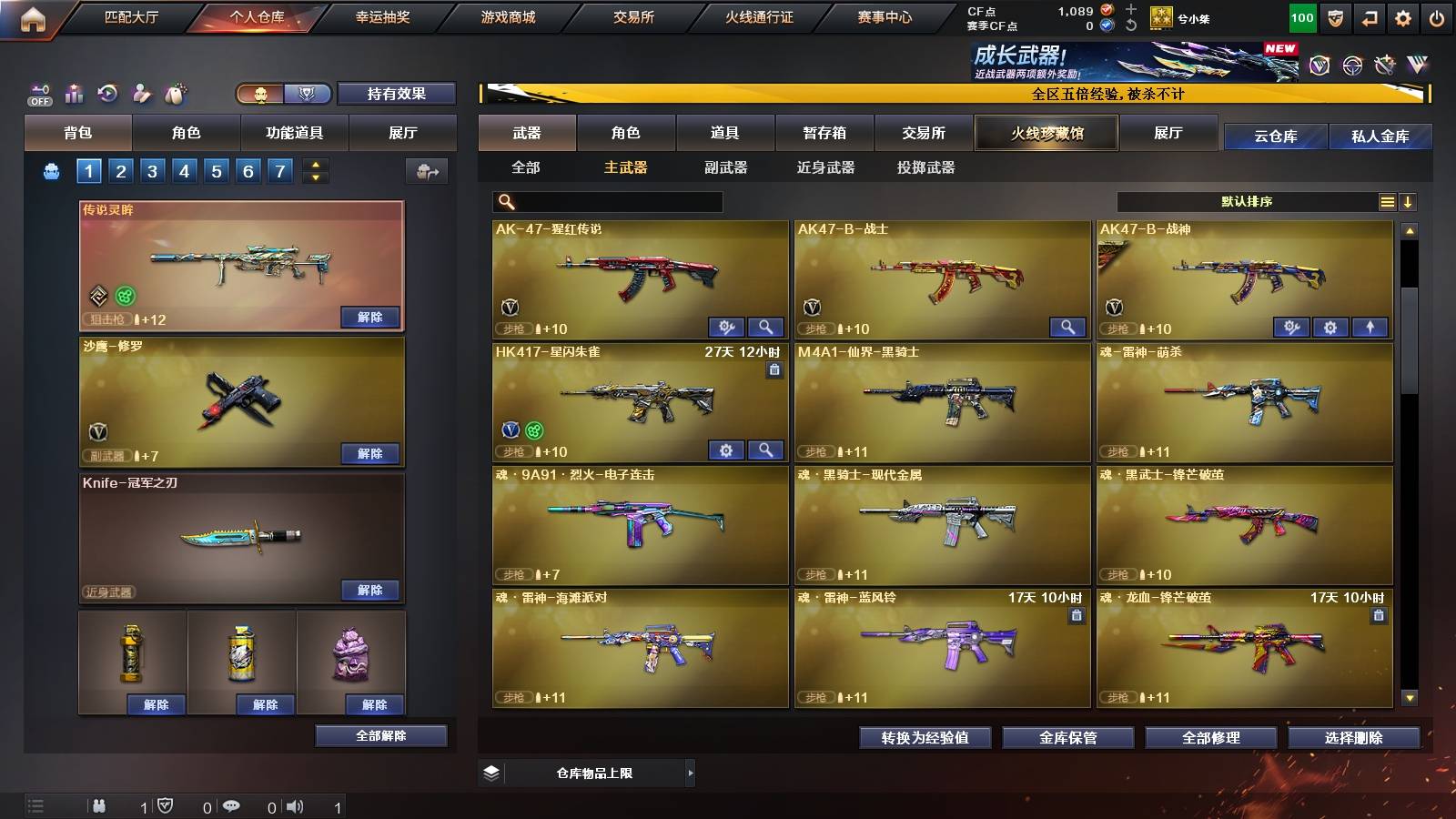The height and width of the screenshot is (819, 1456).
Task: Click the circular replay icon in warehouse toolbar
Action: [x=108, y=93]
